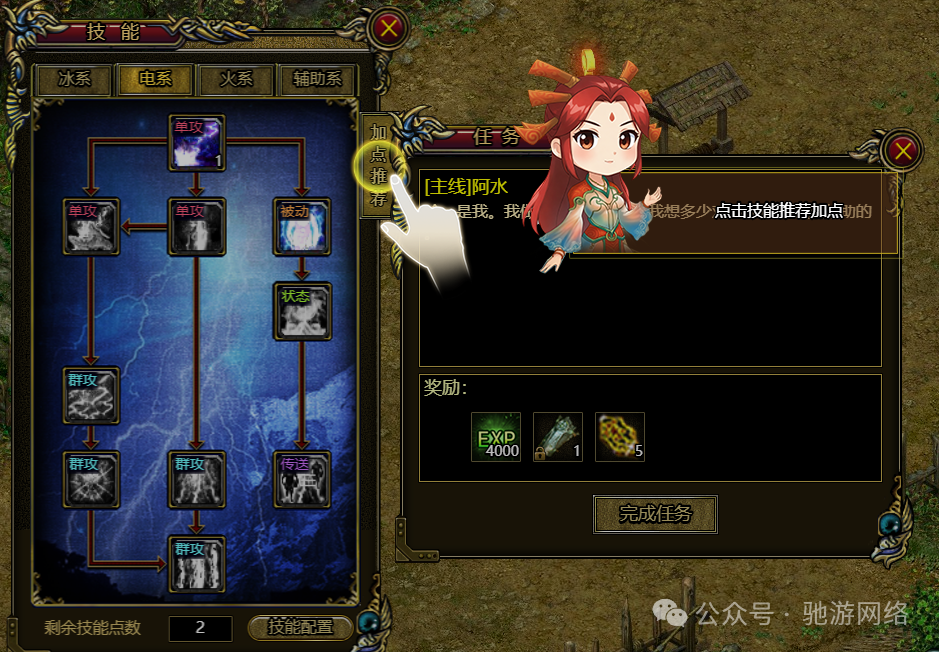Image resolution: width=939 pixels, height=652 pixels.
Task: Inspect the golden reward item with quantity 5
Action: (620, 437)
